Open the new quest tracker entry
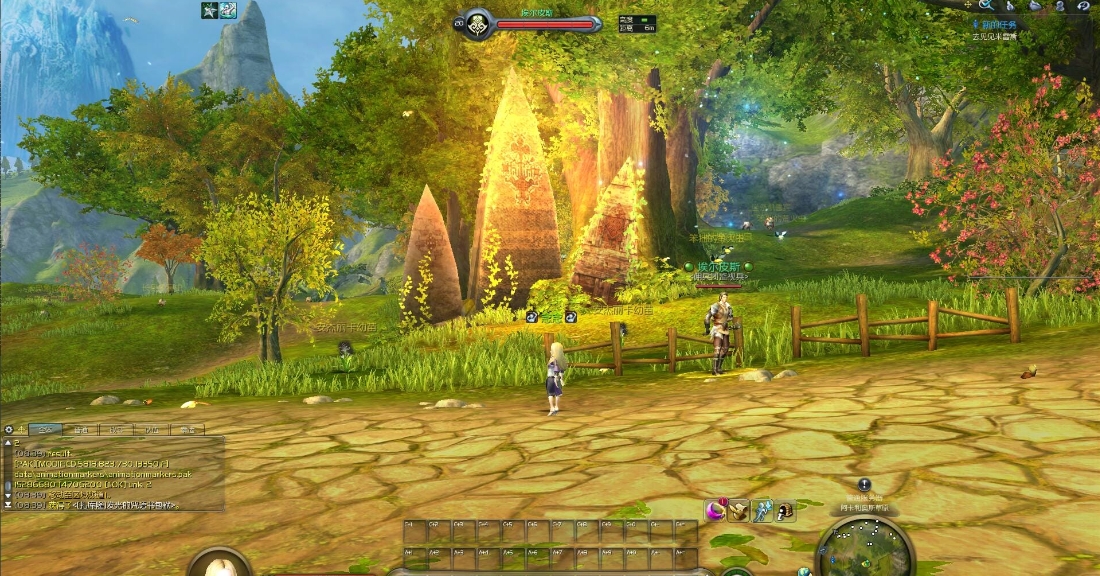This screenshot has height=576, width=1100. click(x=998, y=22)
